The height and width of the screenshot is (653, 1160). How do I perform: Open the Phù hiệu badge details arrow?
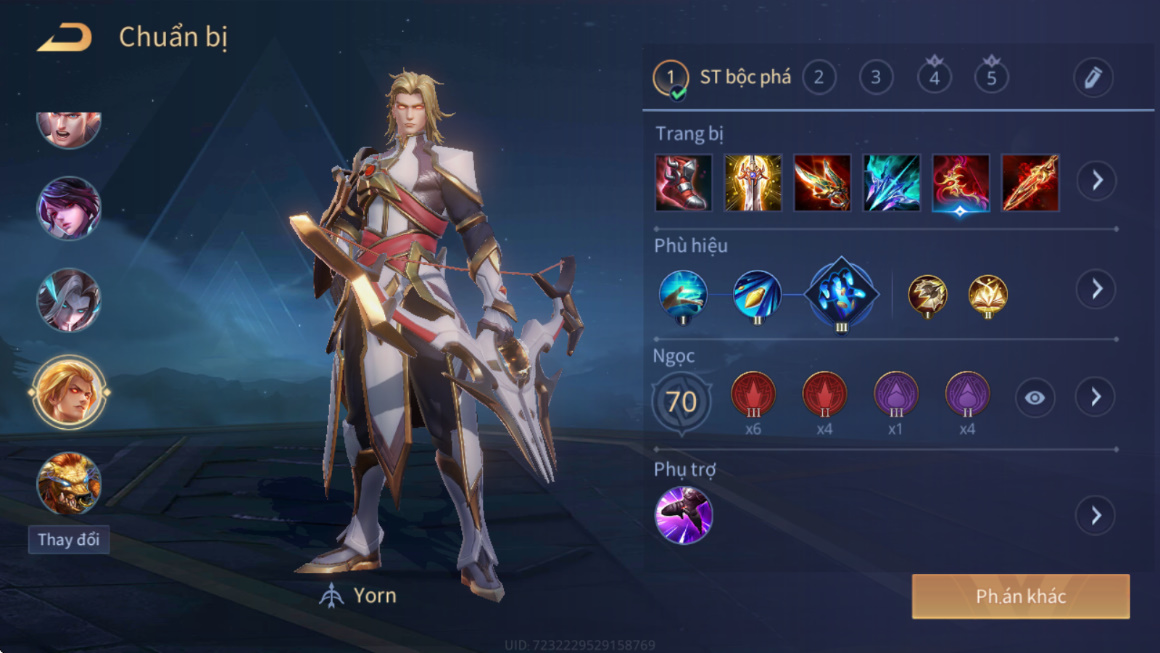pyautogui.click(x=1096, y=289)
